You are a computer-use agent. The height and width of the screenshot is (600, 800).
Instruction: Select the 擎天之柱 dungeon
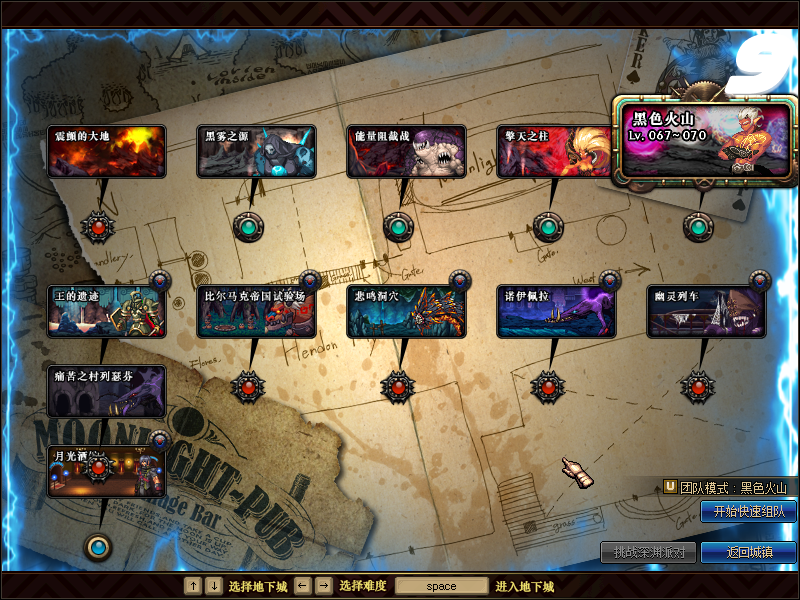555,152
